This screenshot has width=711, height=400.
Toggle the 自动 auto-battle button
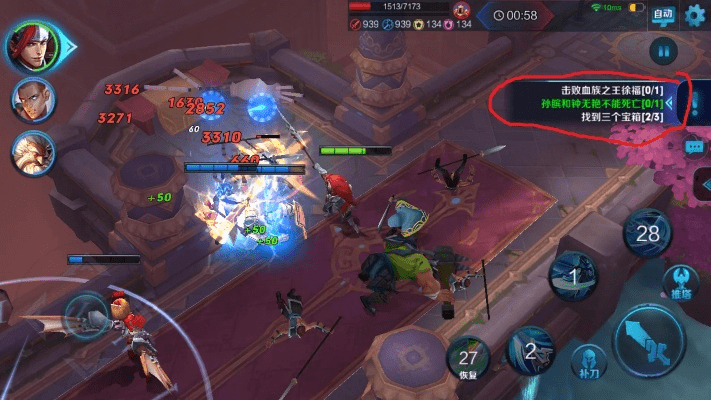coord(662,15)
